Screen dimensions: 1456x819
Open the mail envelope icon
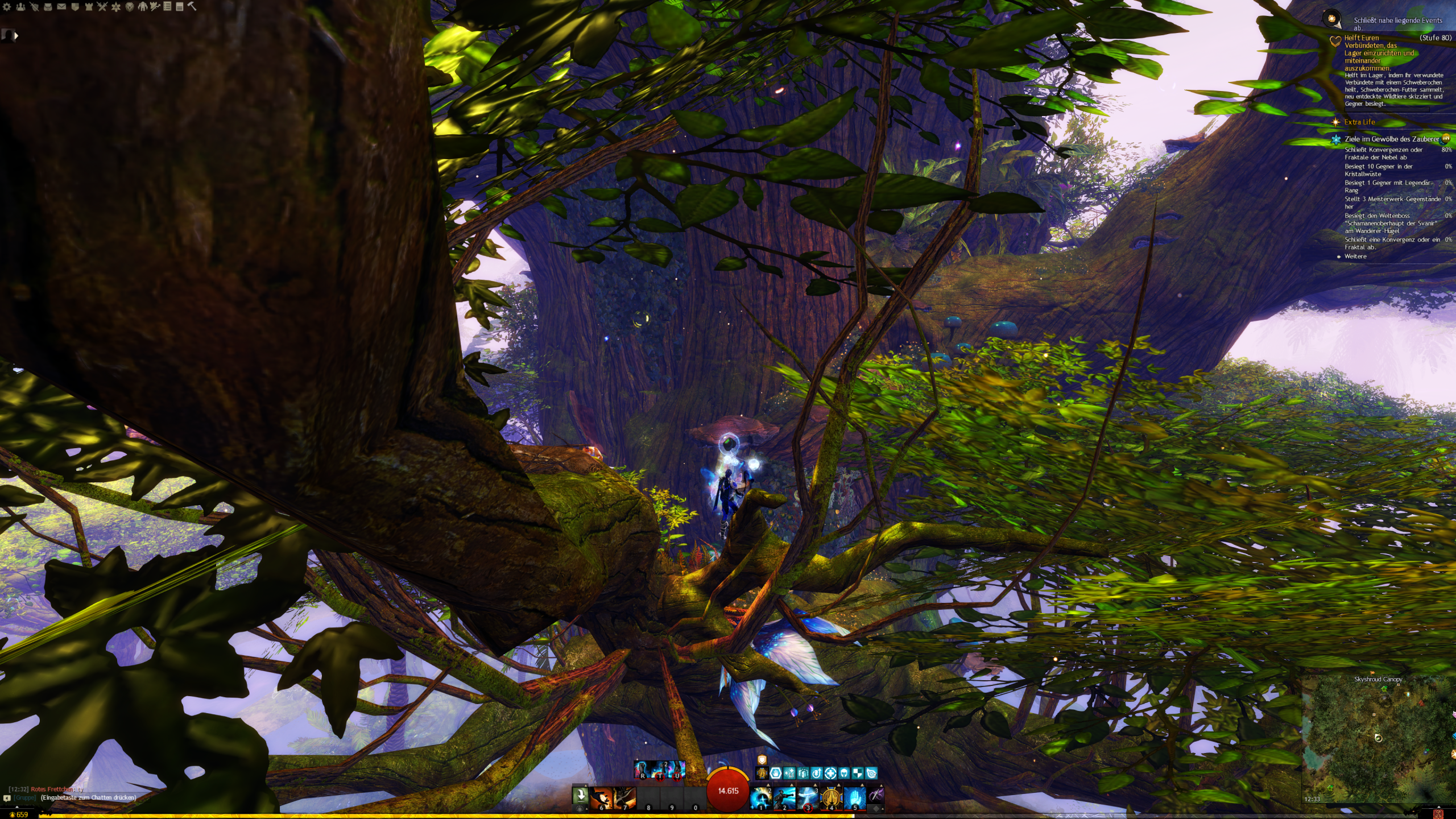[61, 7]
